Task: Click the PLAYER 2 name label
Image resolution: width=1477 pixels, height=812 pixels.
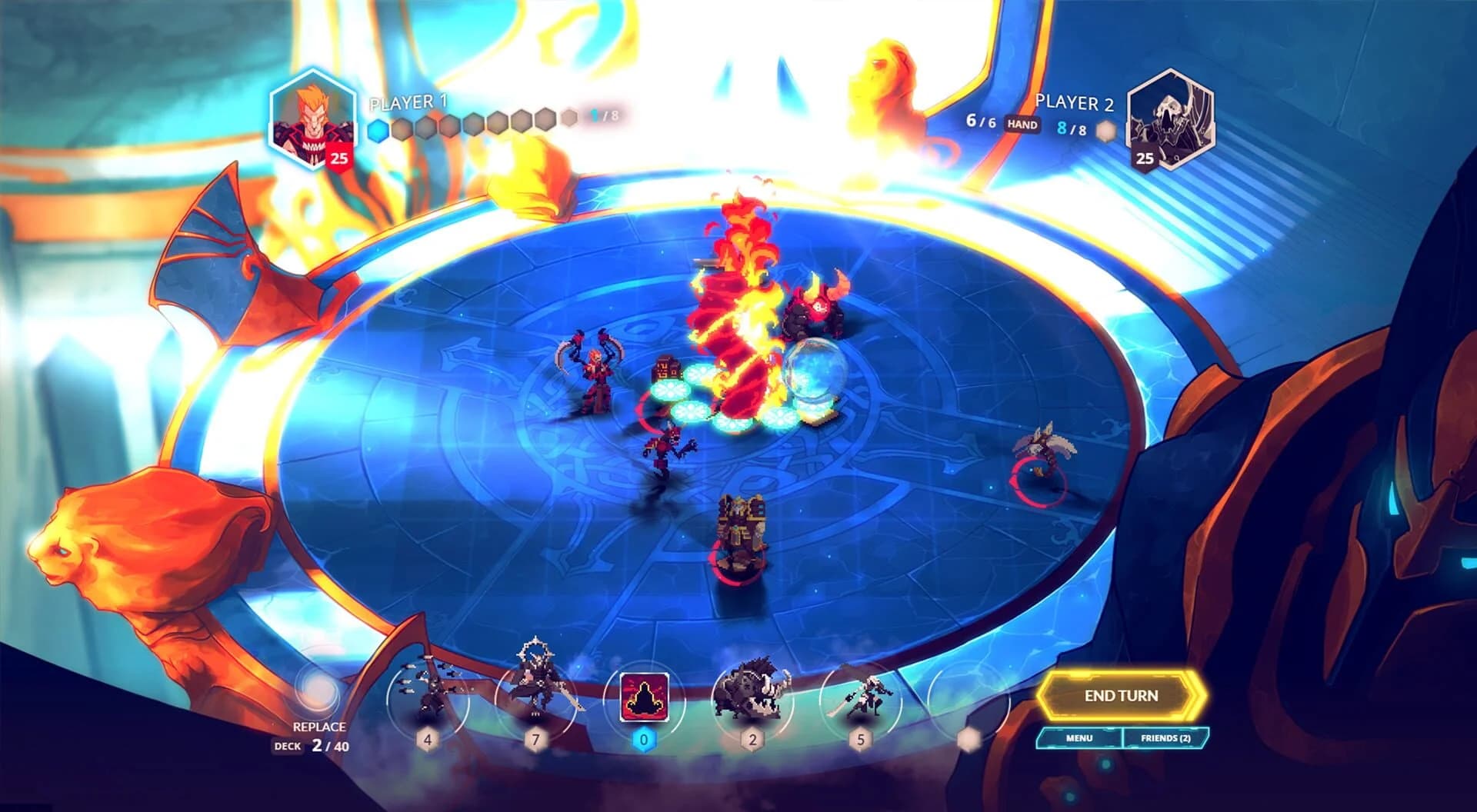Action: pos(1075,101)
